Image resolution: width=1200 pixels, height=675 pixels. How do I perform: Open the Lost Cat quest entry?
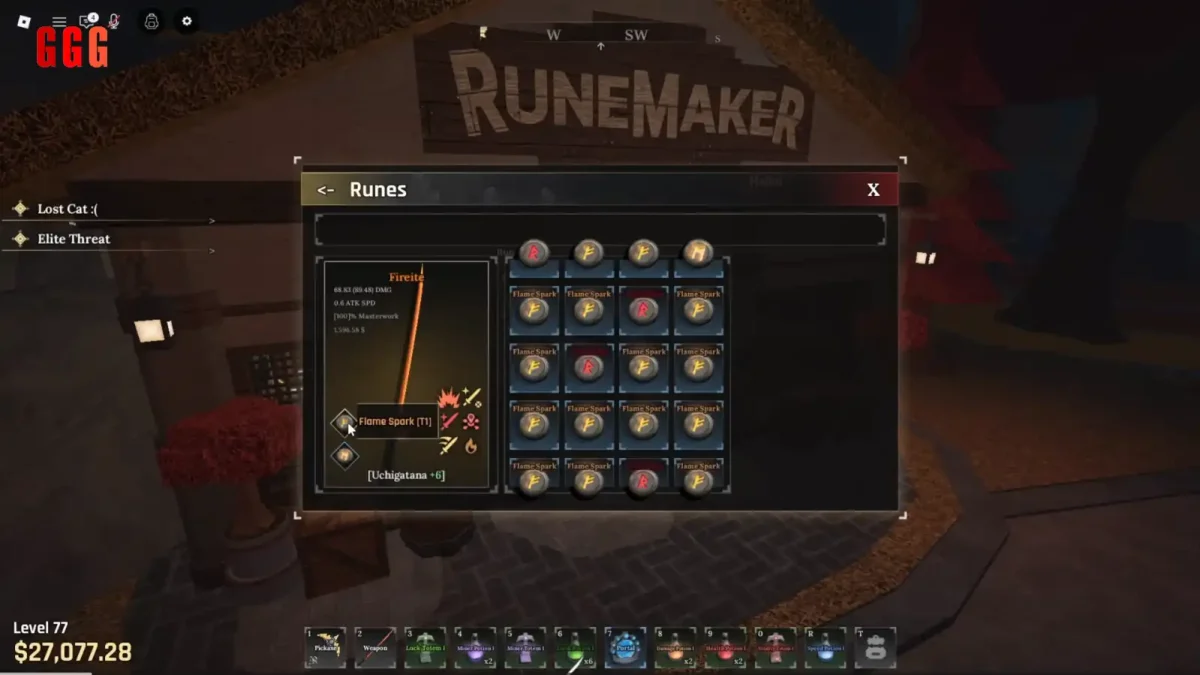click(67, 209)
